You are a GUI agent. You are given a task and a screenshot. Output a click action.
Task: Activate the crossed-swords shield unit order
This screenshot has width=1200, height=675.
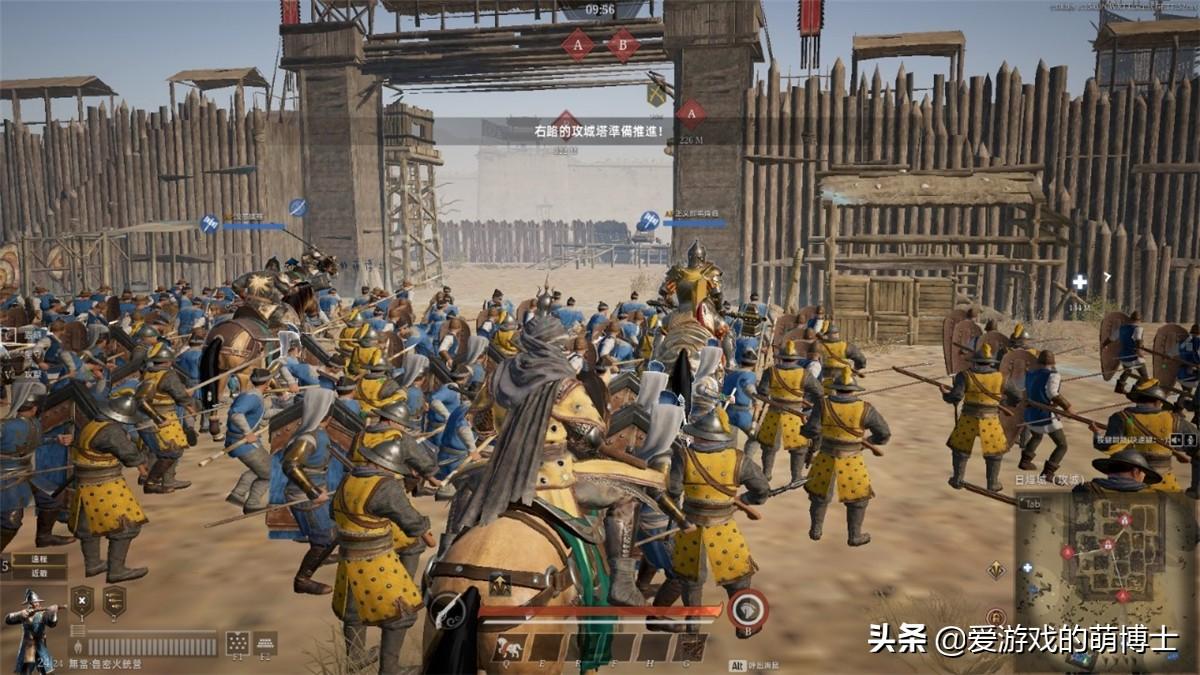(82, 601)
